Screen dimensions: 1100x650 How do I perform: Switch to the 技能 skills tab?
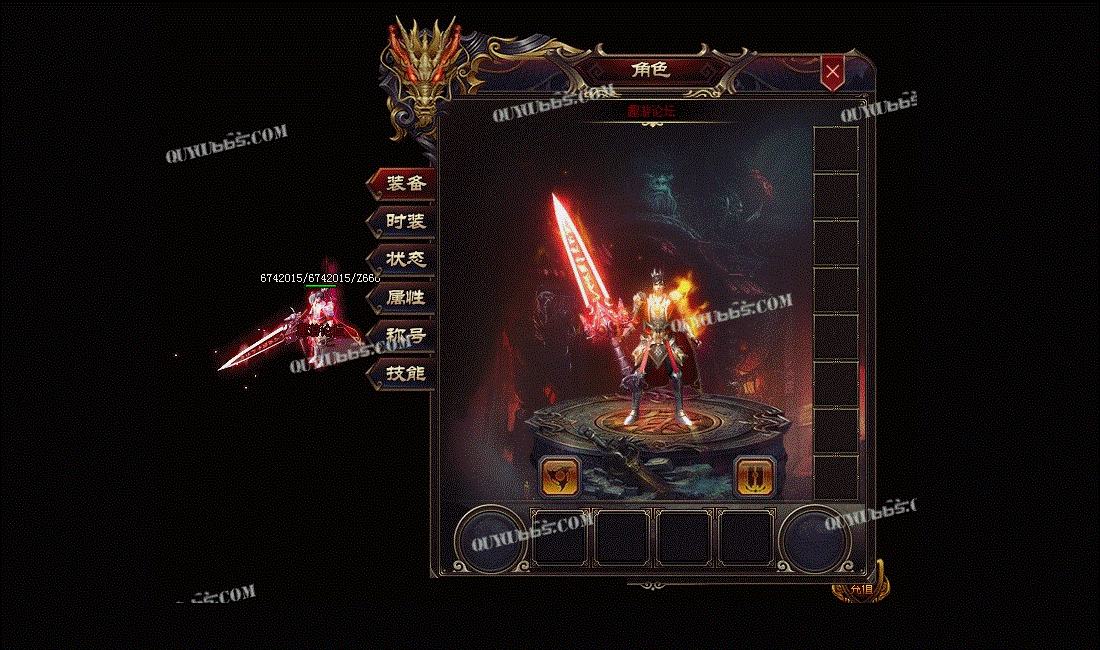pyautogui.click(x=403, y=373)
